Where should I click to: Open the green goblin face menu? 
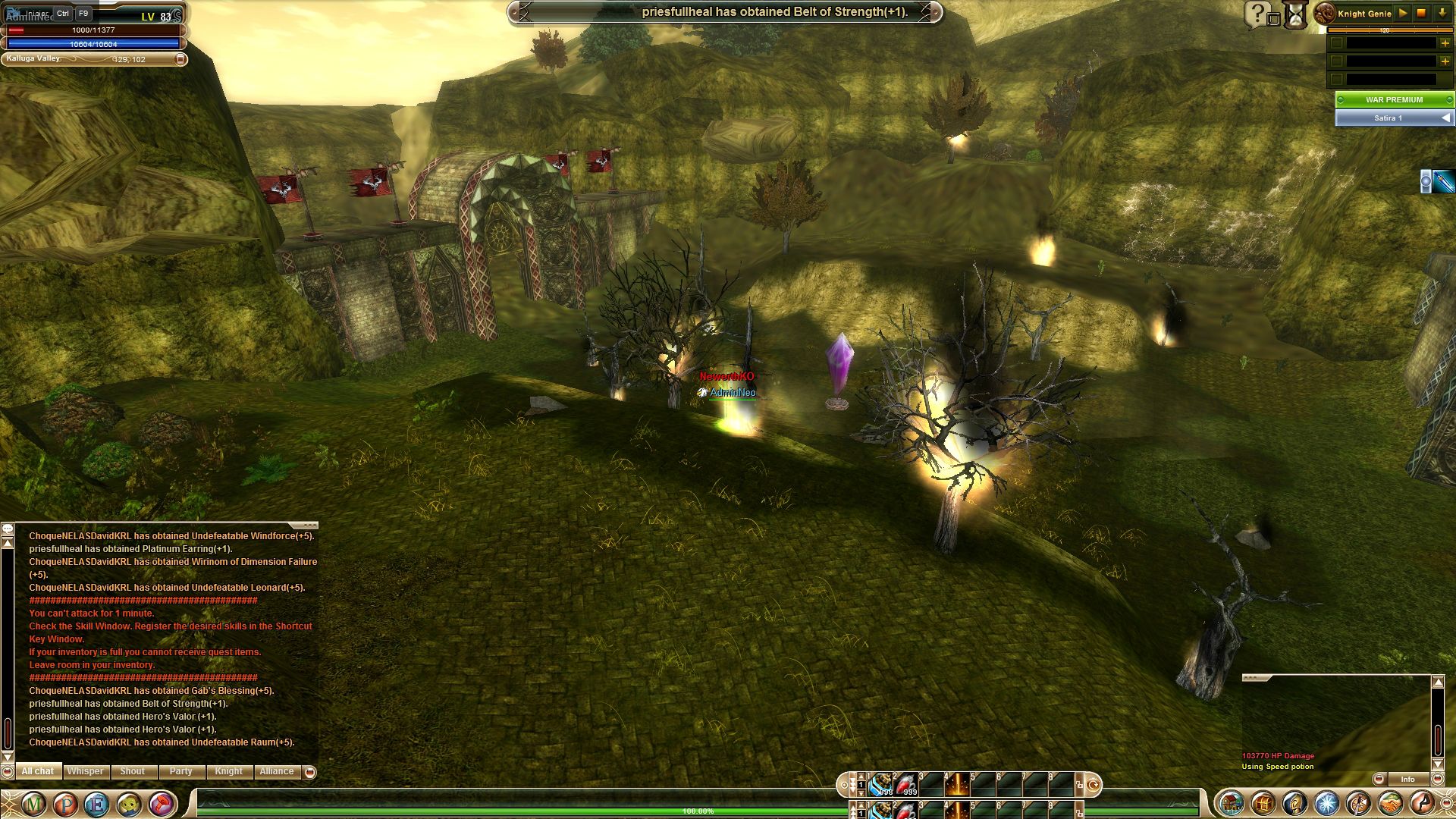[130, 803]
